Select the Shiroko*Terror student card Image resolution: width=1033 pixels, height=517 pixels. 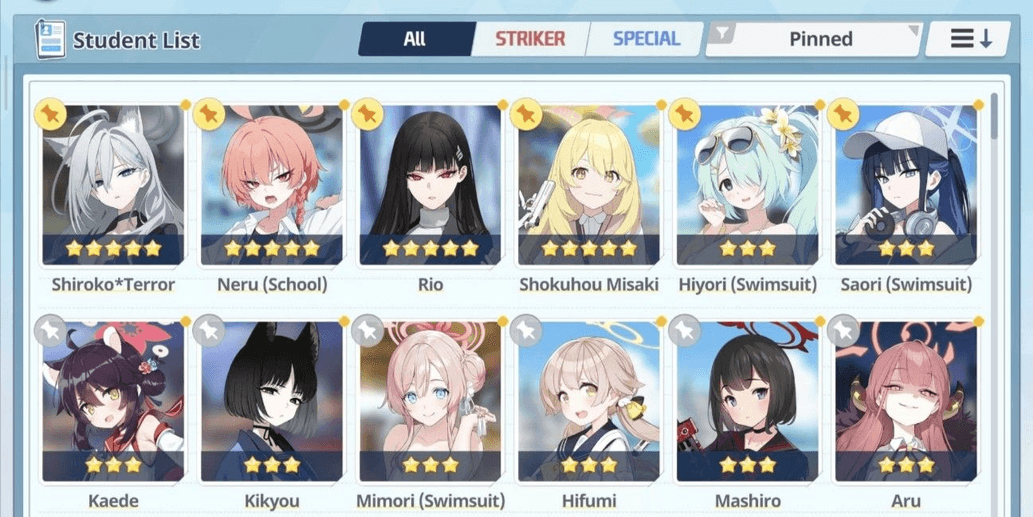(113, 185)
